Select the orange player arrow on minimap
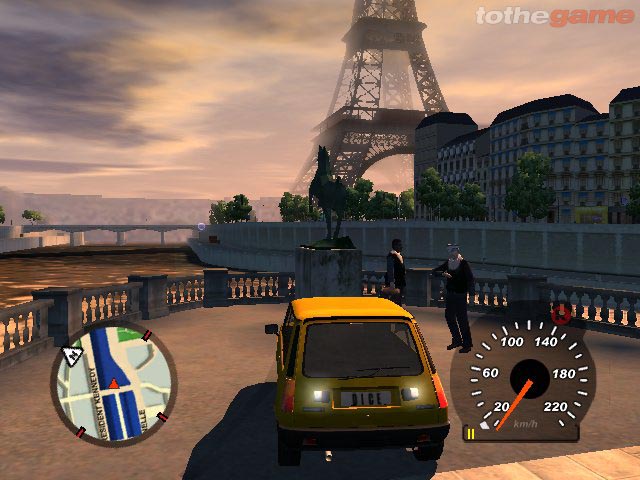640x480 pixels. [114, 383]
